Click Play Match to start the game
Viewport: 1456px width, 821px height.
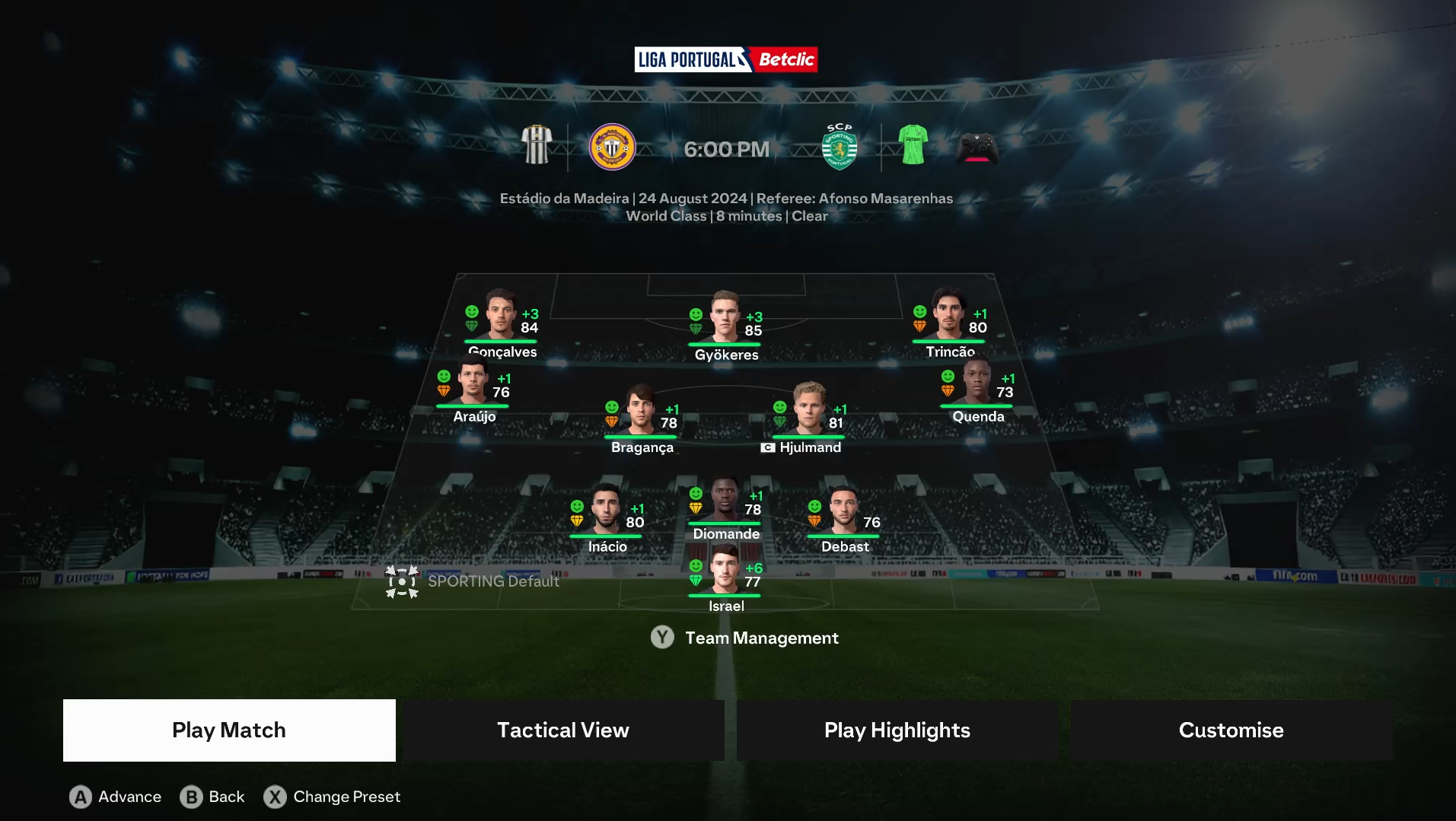(228, 730)
